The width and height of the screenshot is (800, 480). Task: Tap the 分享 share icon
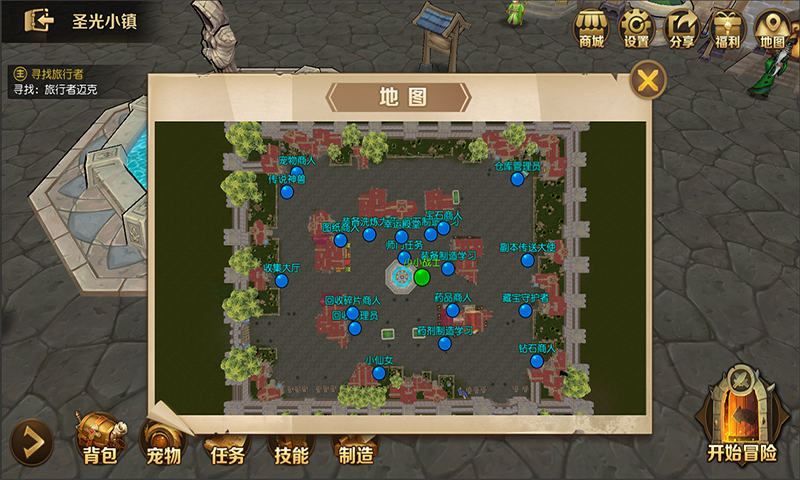pyautogui.click(x=682, y=28)
